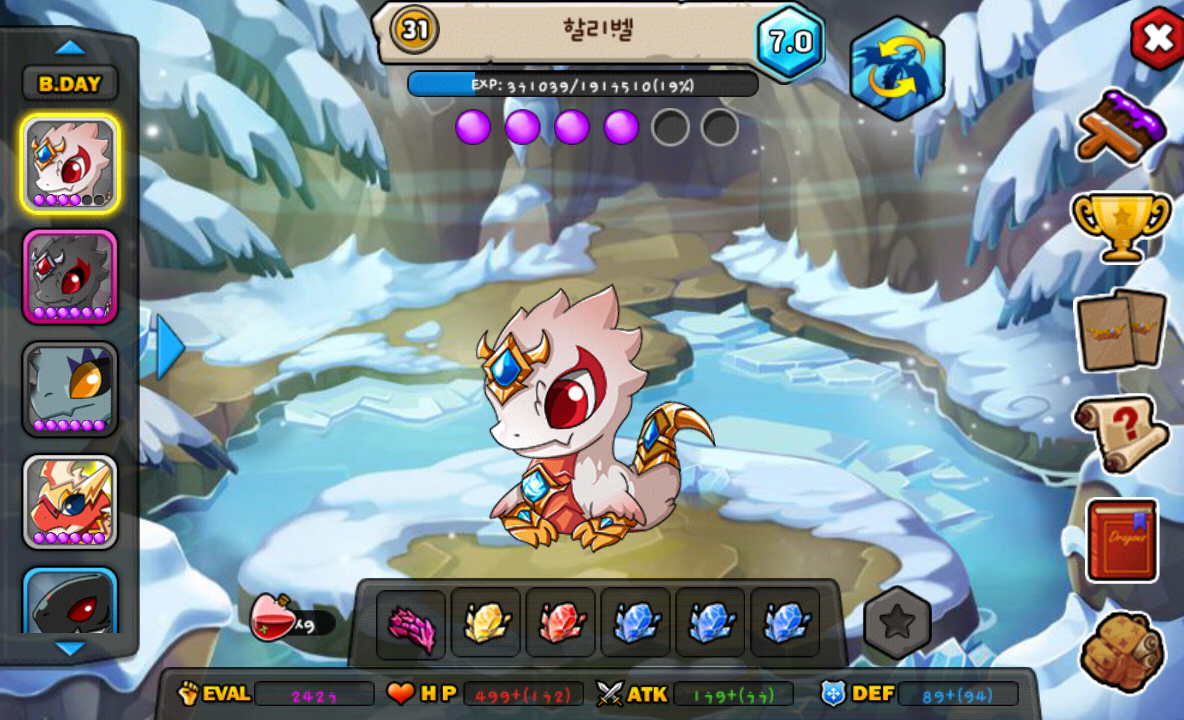Image resolution: width=1184 pixels, height=720 pixels.
Task: Tap the star hexagon button
Action: click(897, 623)
